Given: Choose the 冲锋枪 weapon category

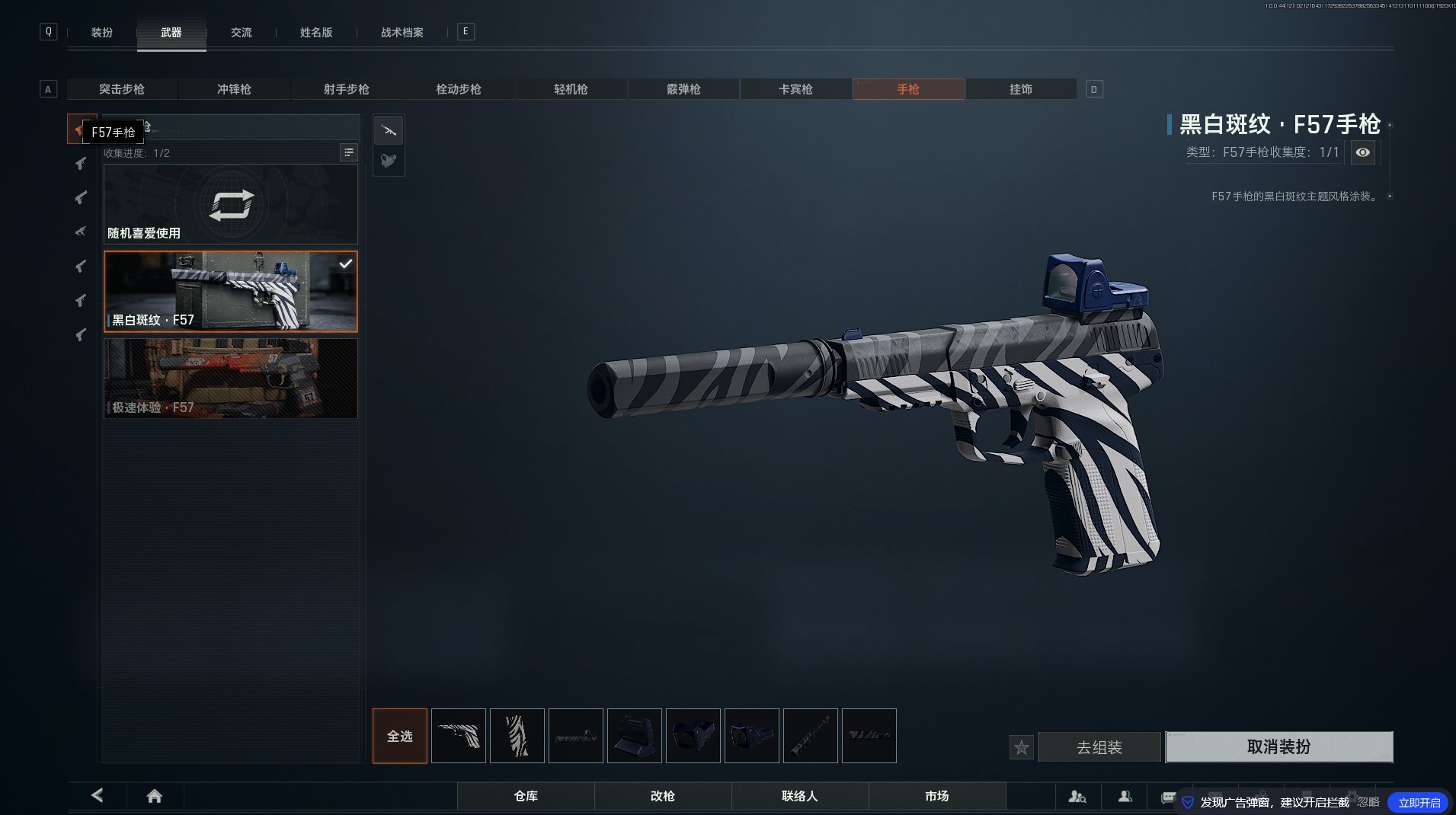Looking at the screenshot, I should point(234,89).
